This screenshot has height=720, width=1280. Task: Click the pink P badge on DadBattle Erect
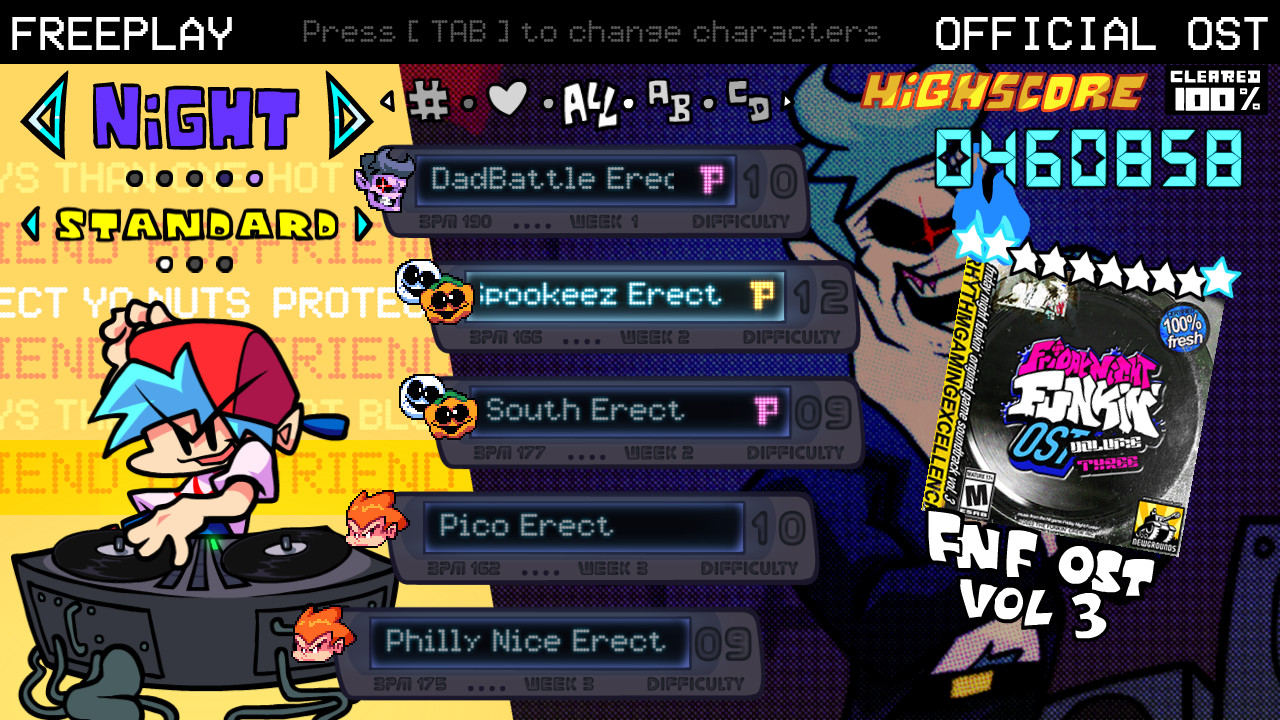(713, 180)
